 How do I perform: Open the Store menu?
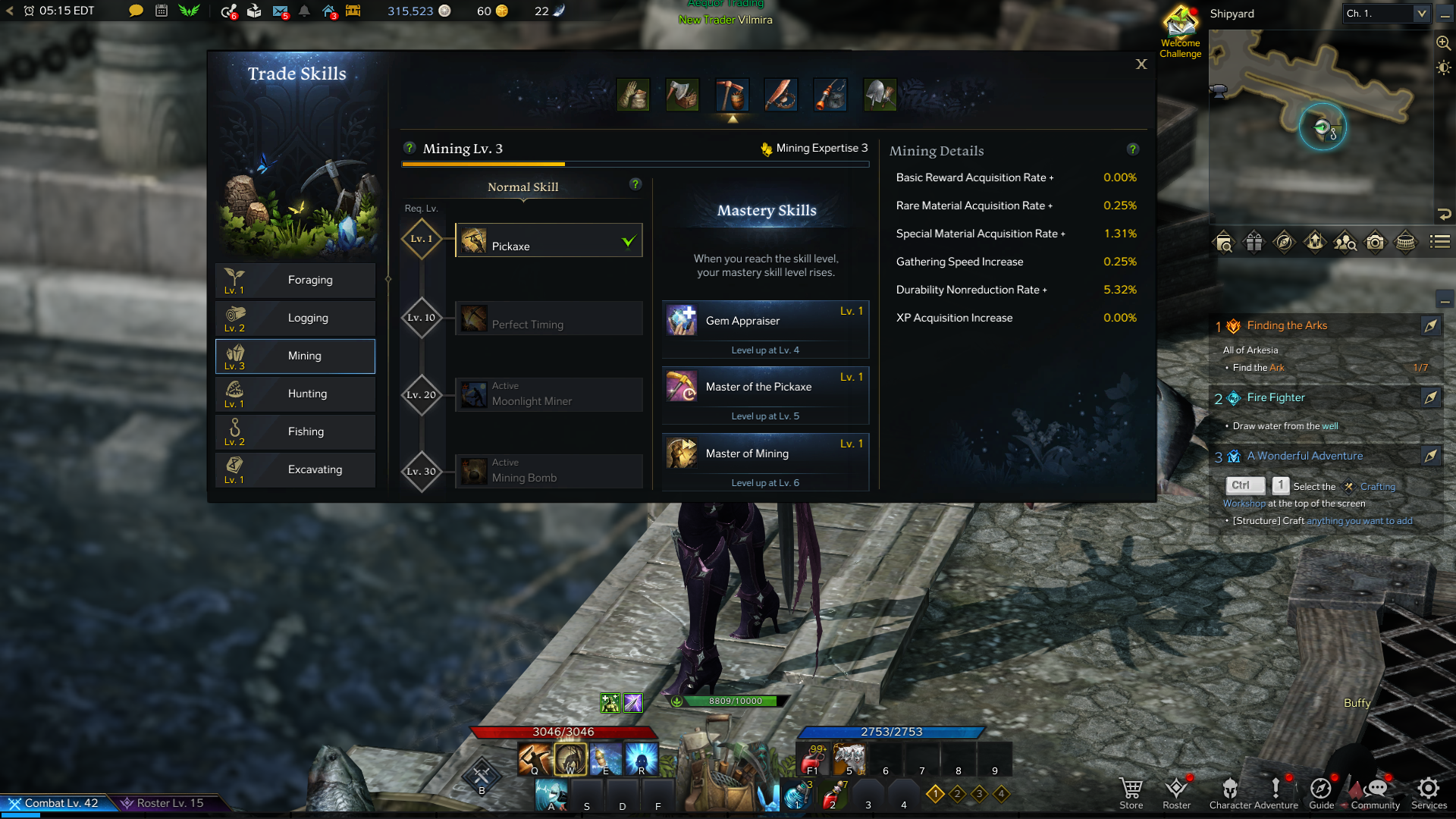tap(1131, 792)
